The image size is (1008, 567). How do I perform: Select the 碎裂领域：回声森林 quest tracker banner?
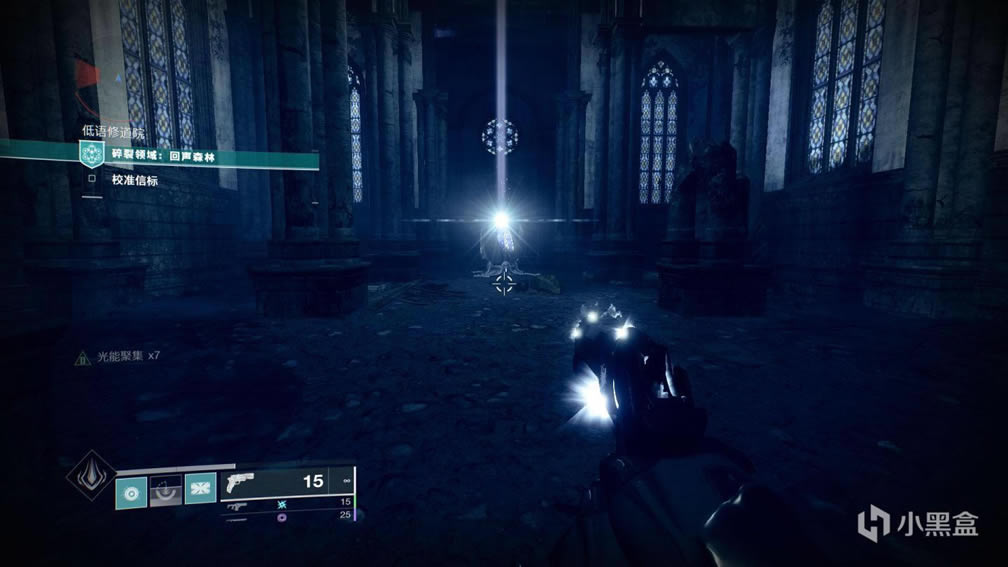pos(160,154)
